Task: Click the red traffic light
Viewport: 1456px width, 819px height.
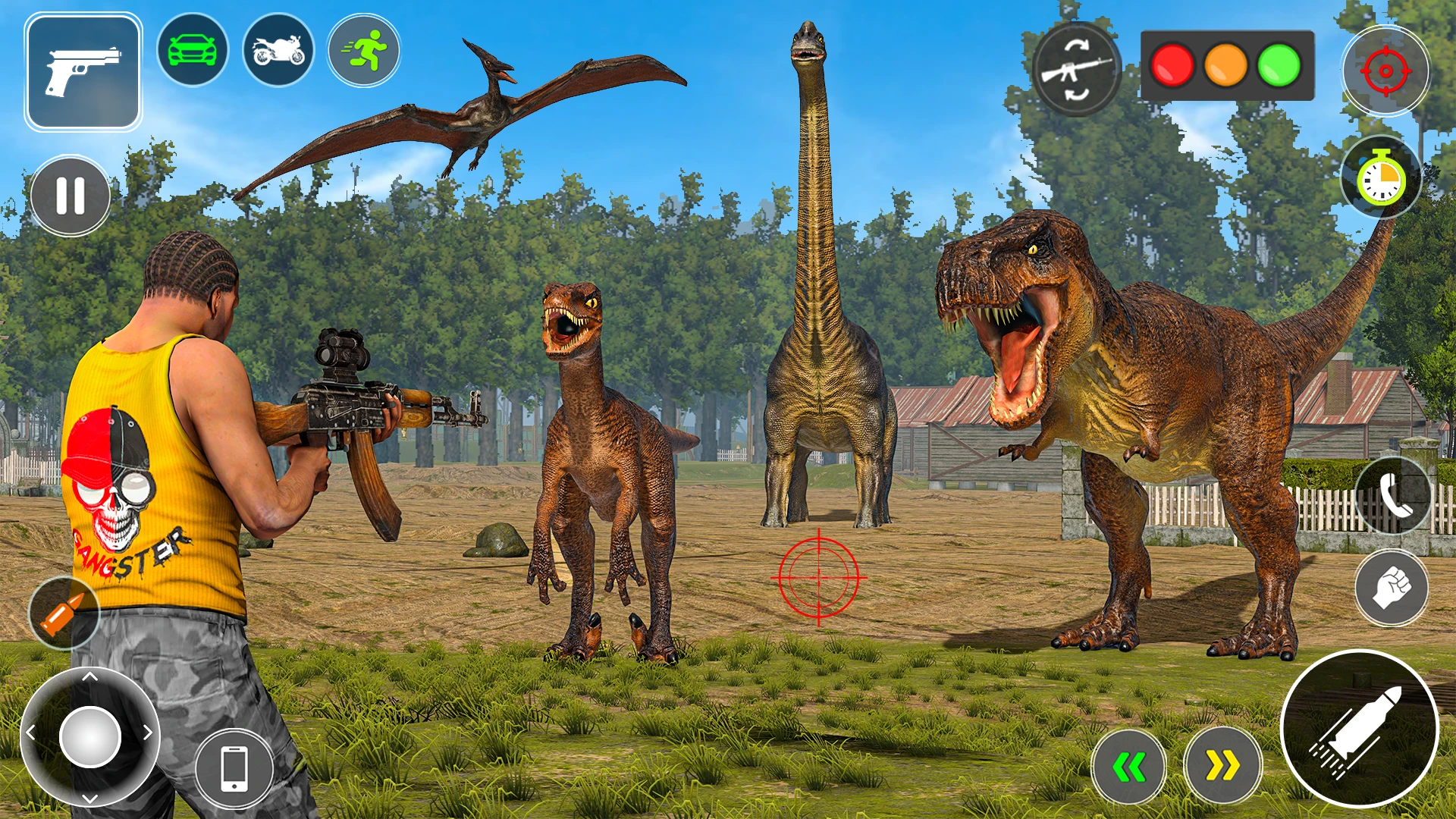Action: pos(1172,65)
